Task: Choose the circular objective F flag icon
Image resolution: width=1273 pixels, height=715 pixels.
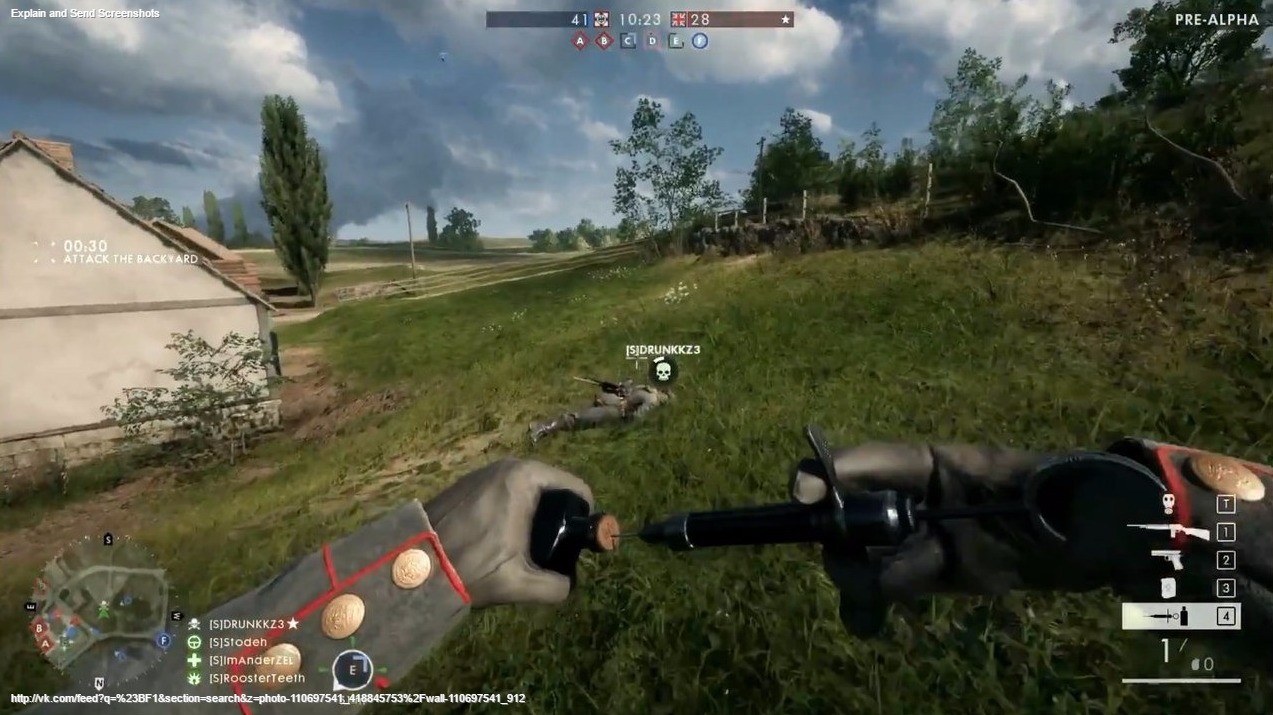Action: [x=700, y=41]
